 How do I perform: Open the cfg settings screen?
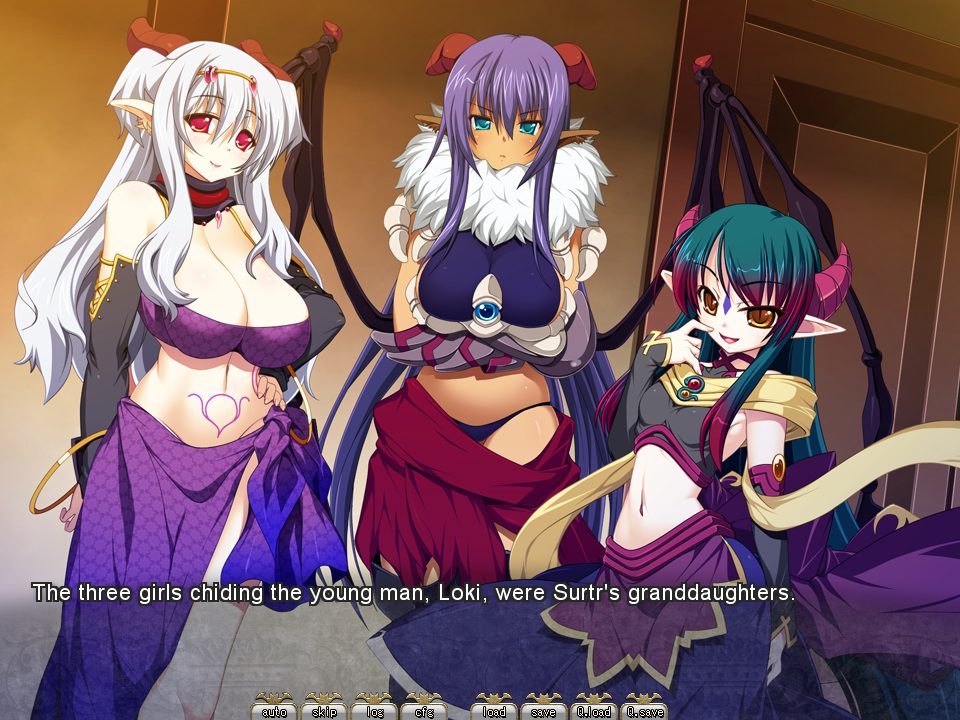pyautogui.click(x=423, y=710)
